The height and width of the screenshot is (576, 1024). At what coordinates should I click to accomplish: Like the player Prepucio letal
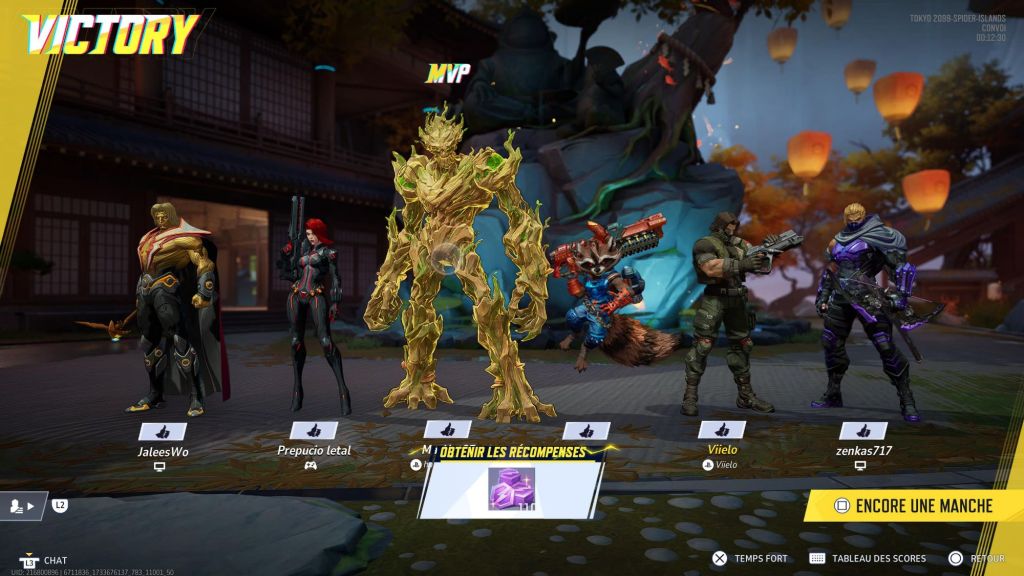[x=314, y=431]
